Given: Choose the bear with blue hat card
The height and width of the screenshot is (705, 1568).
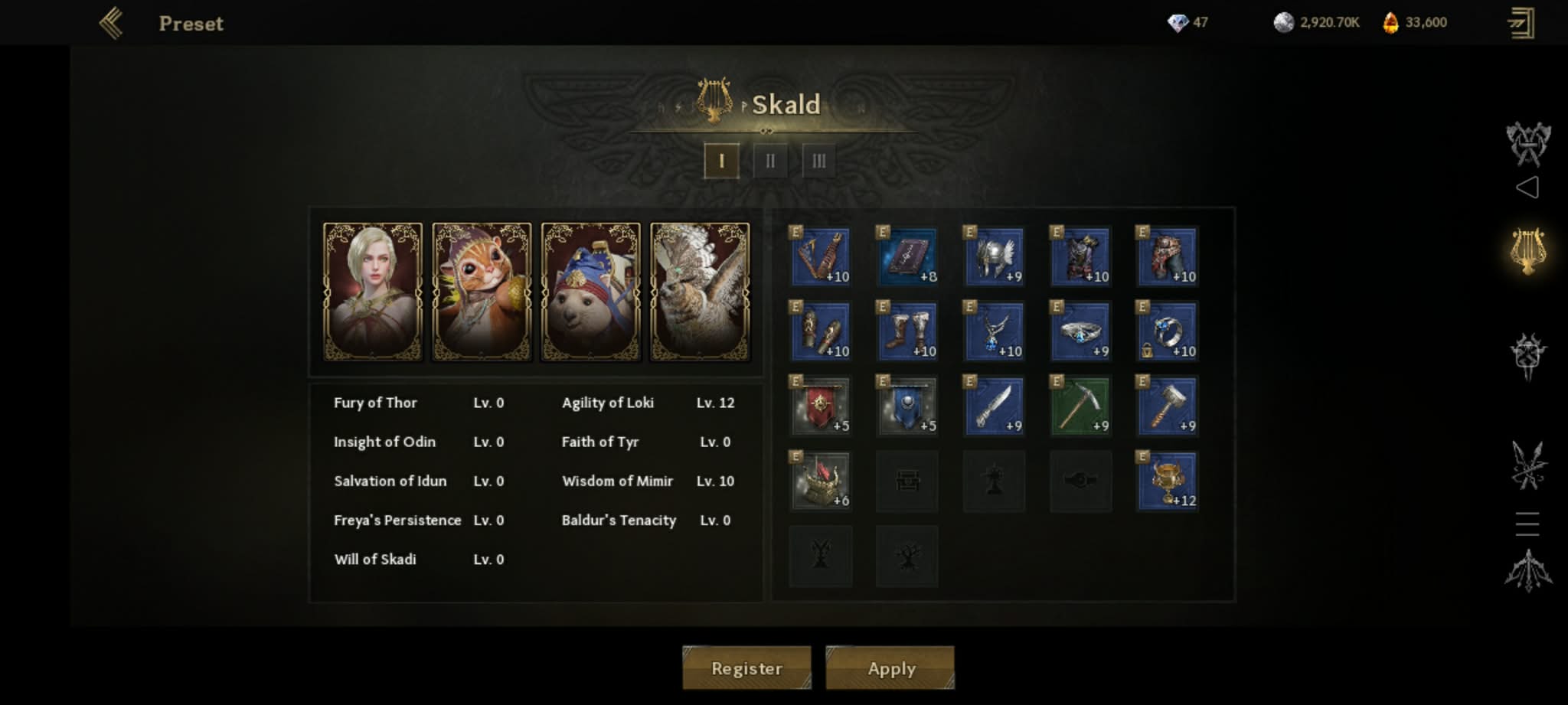Looking at the screenshot, I should pyautogui.click(x=590, y=291).
